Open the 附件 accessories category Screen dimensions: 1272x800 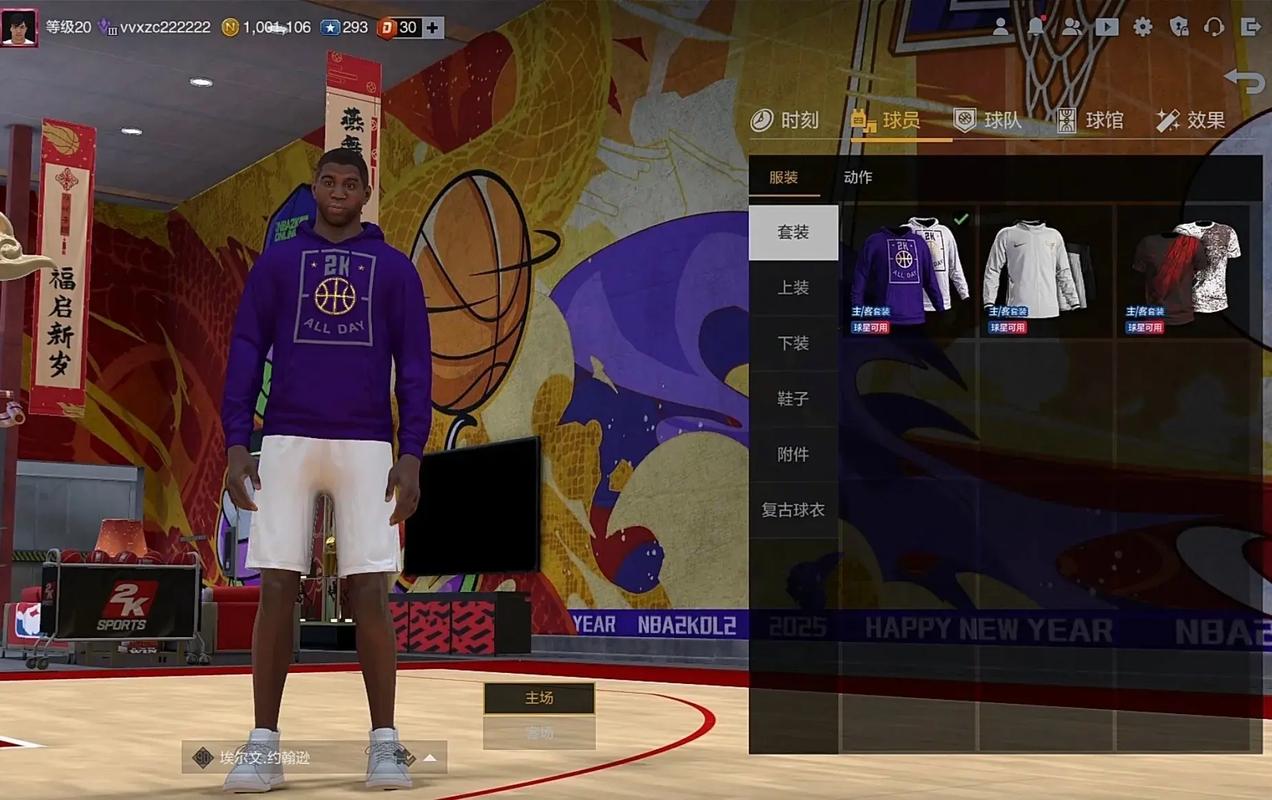coord(793,454)
